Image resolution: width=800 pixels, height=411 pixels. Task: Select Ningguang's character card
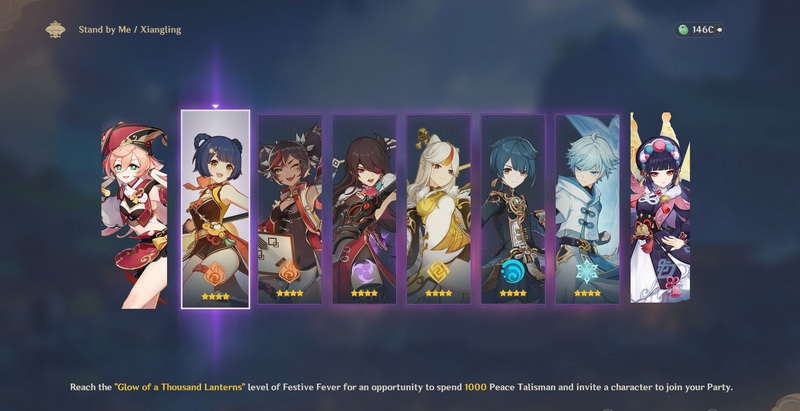tap(438, 208)
